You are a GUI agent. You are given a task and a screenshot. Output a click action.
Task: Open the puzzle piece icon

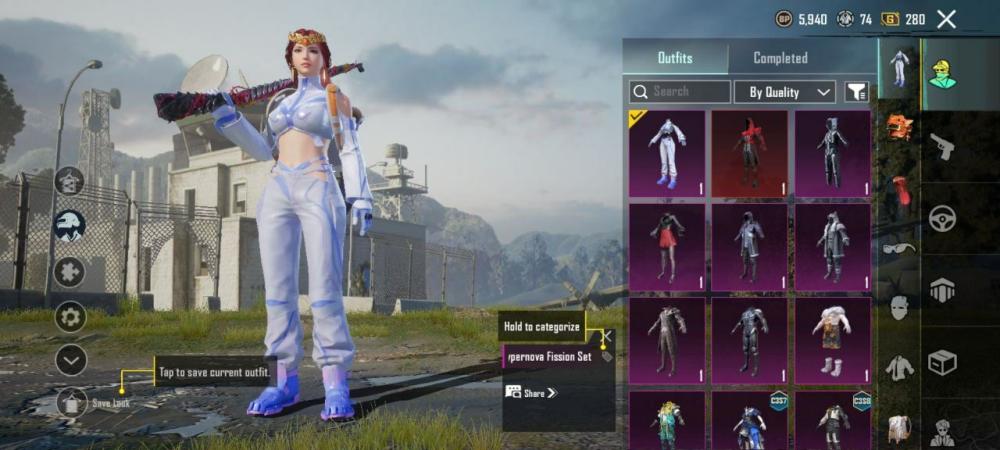(70, 271)
